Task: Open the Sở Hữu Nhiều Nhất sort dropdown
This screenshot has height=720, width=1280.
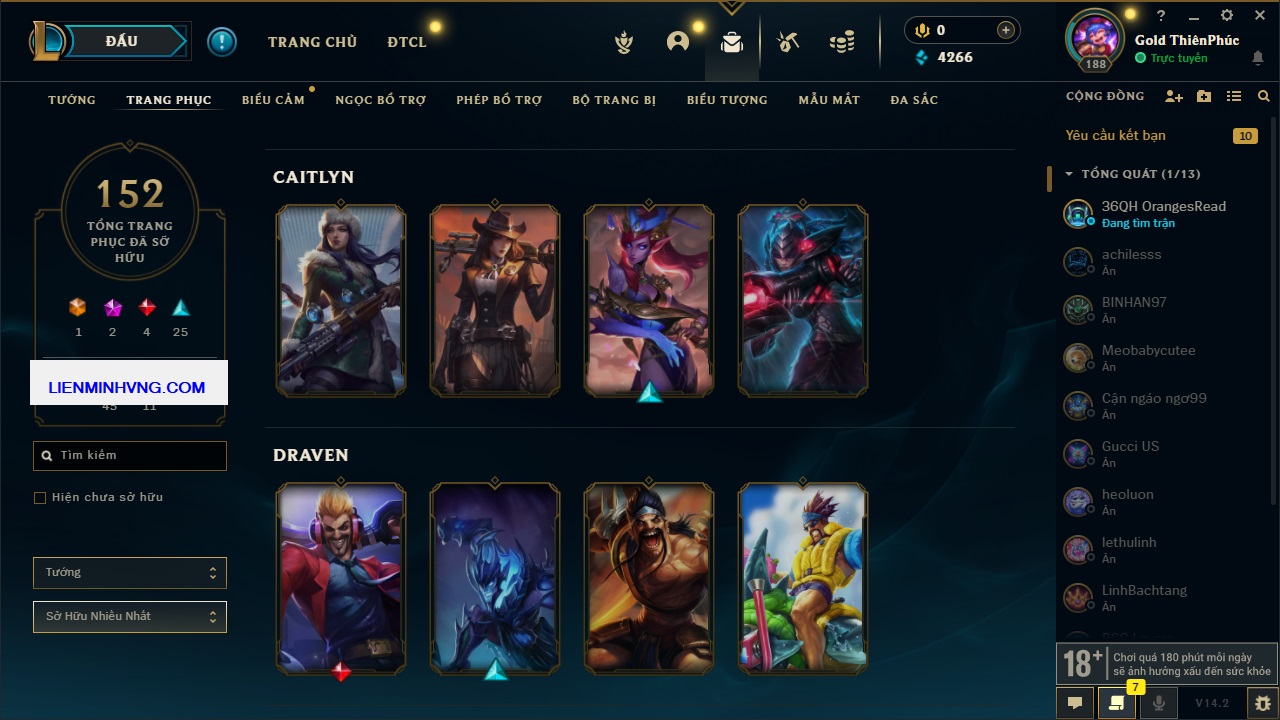Action: coord(130,617)
